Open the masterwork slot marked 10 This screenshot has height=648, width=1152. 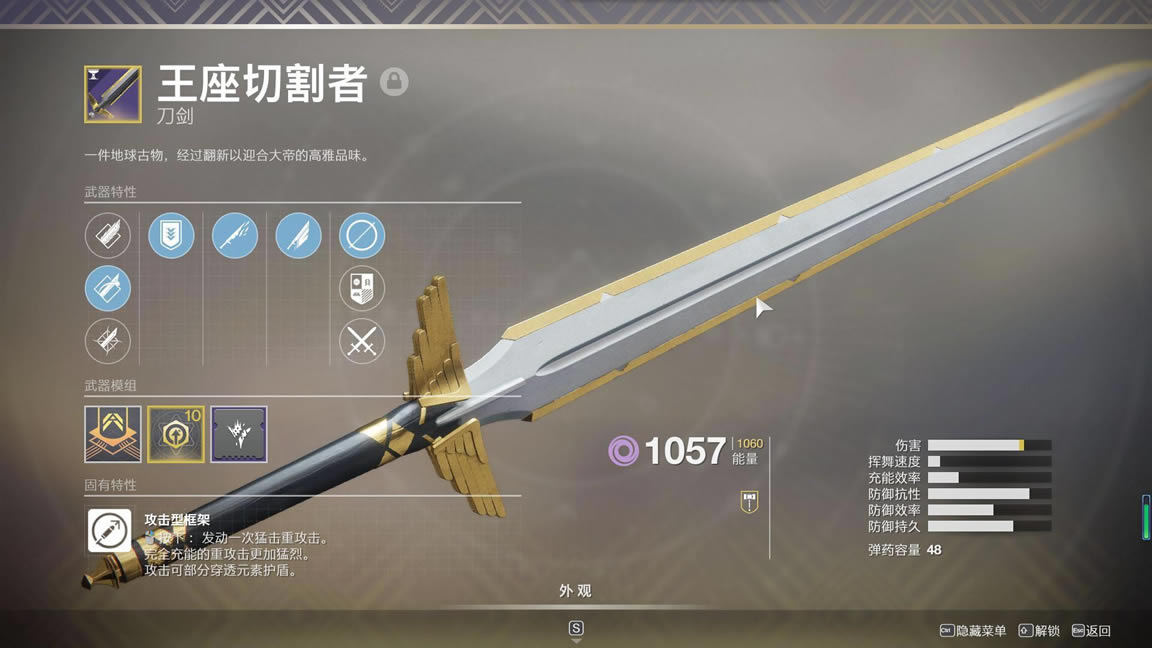[x=176, y=434]
